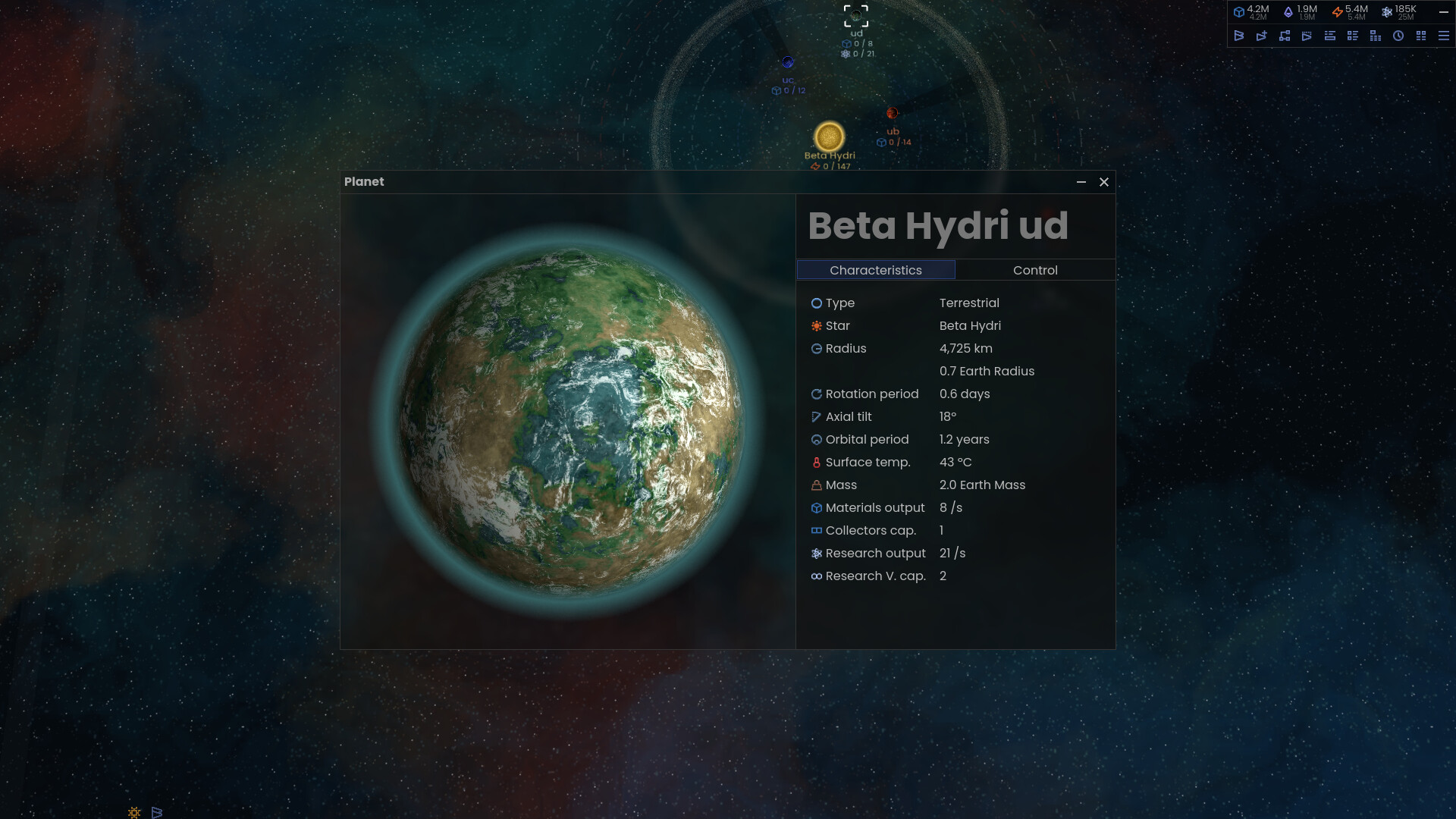Open the clock history toolbar icon
Viewport: 1456px width, 819px height.
pos(1398,36)
